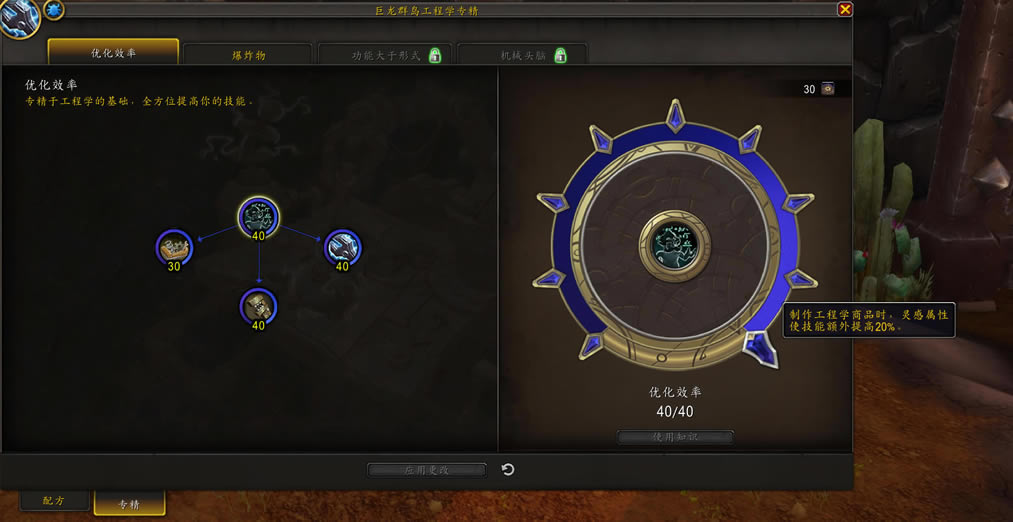The height and width of the screenshot is (522, 1013).
Task: Select the locked 功能大于形式 tab
Action: click(x=385, y=55)
